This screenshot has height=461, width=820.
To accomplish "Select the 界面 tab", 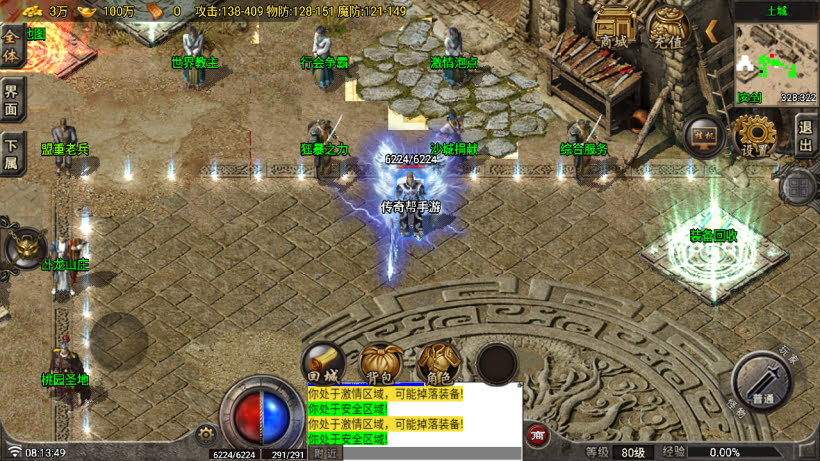I will point(10,98).
